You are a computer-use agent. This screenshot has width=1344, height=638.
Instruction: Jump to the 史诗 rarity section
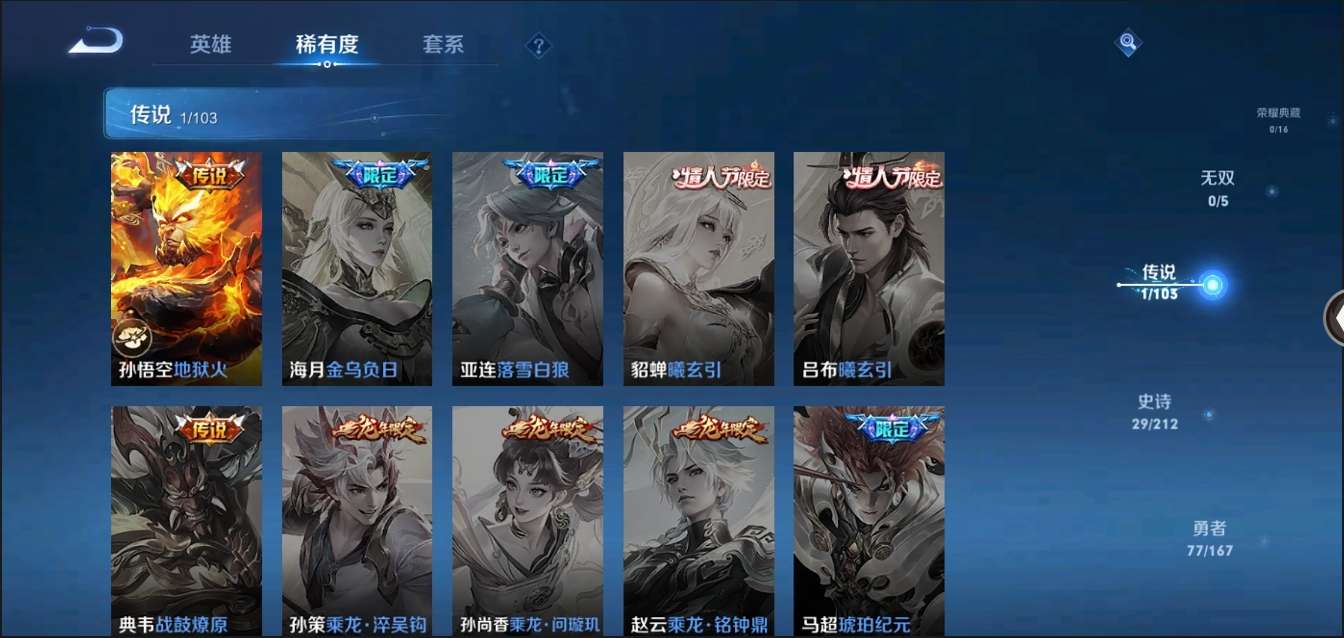click(1154, 411)
